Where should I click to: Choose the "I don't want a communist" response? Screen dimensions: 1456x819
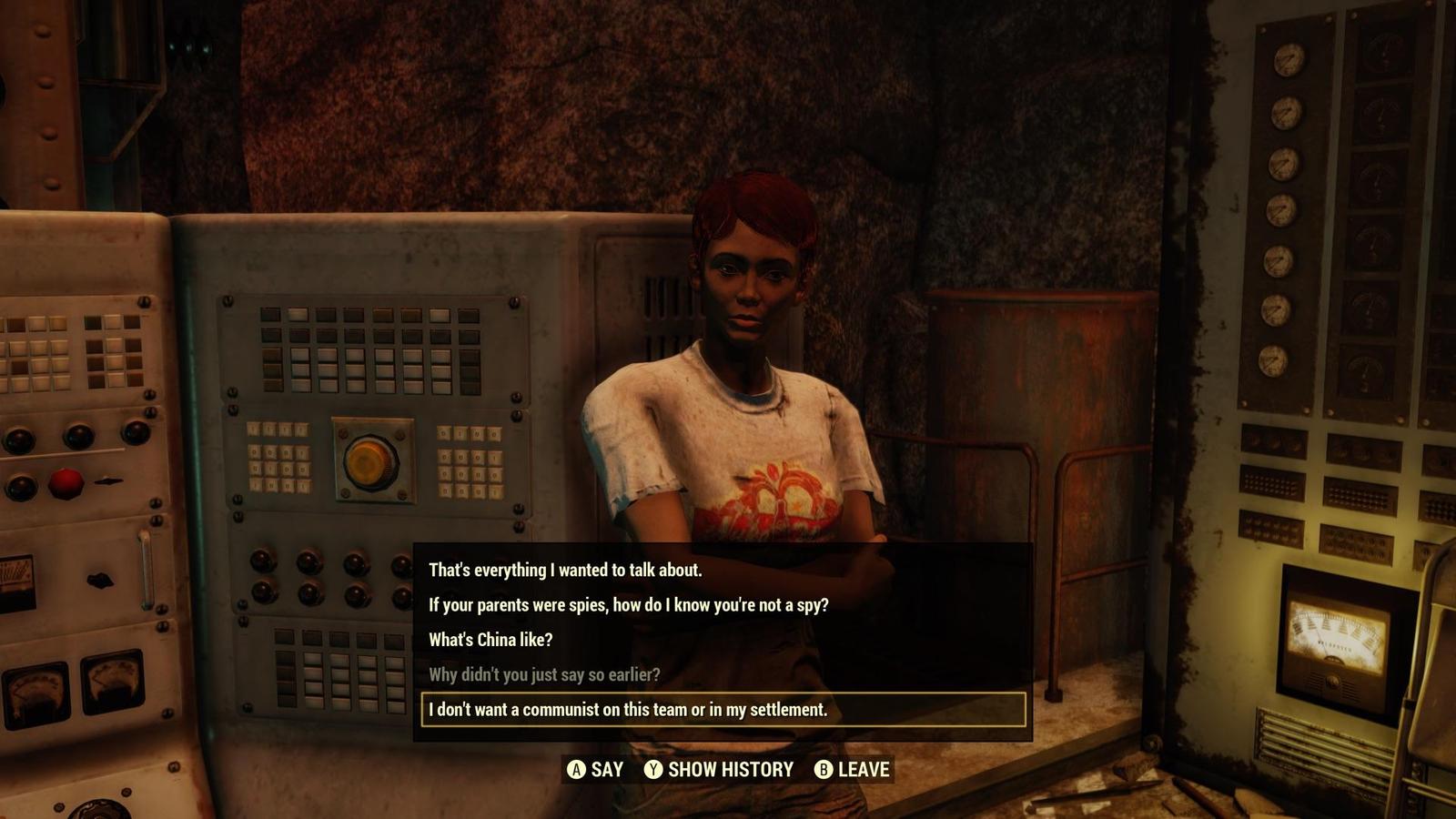pos(628,710)
